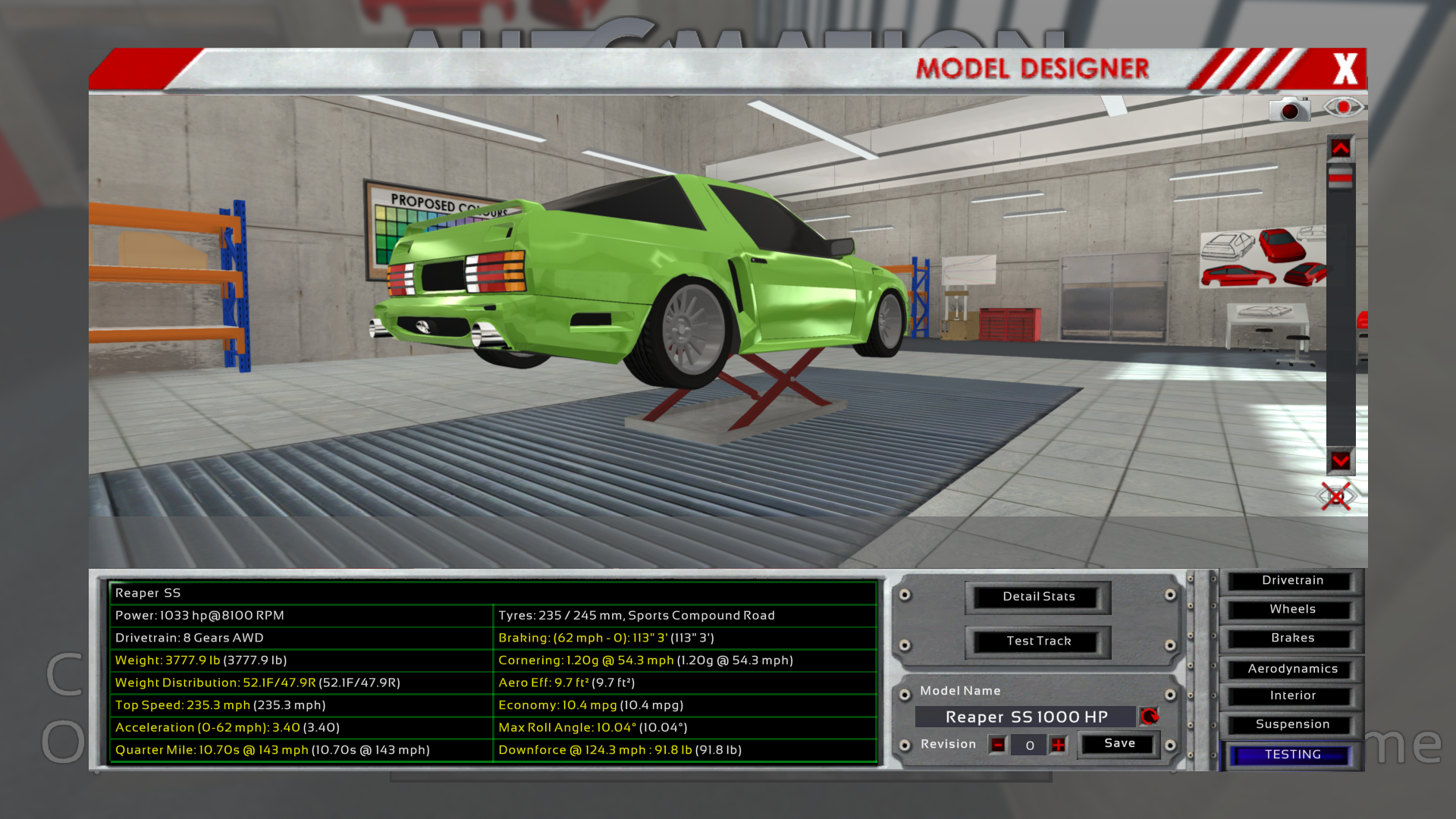Open the Brakes tab

point(1292,639)
